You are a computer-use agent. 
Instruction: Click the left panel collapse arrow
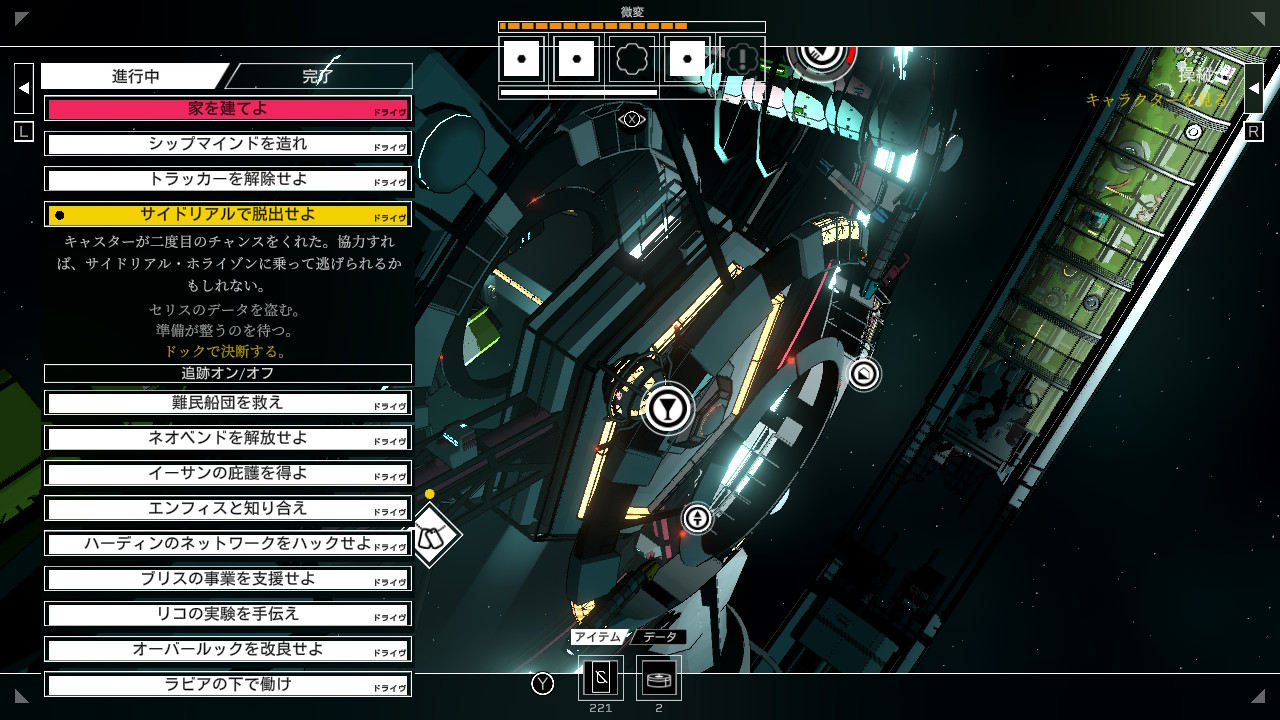click(24, 88)
